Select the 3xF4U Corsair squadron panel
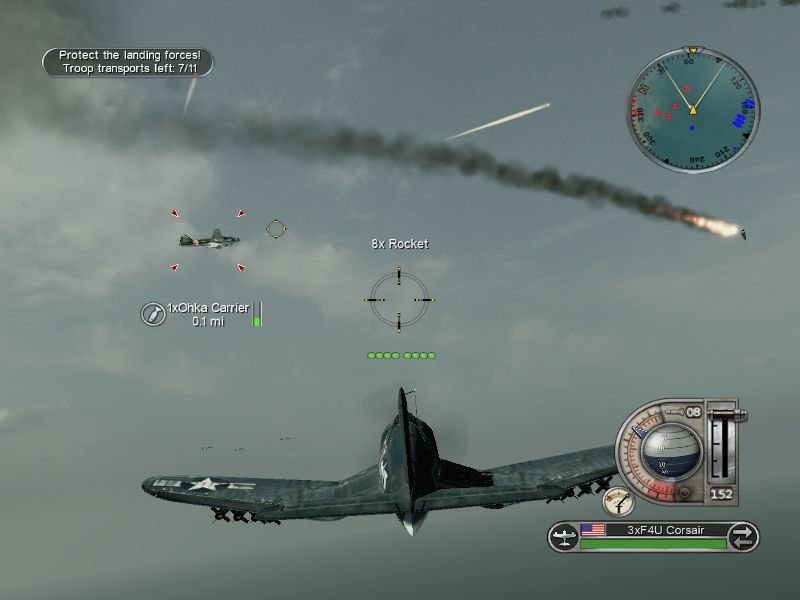This screenshot has height=600, width=800. [x=653, y=537]
